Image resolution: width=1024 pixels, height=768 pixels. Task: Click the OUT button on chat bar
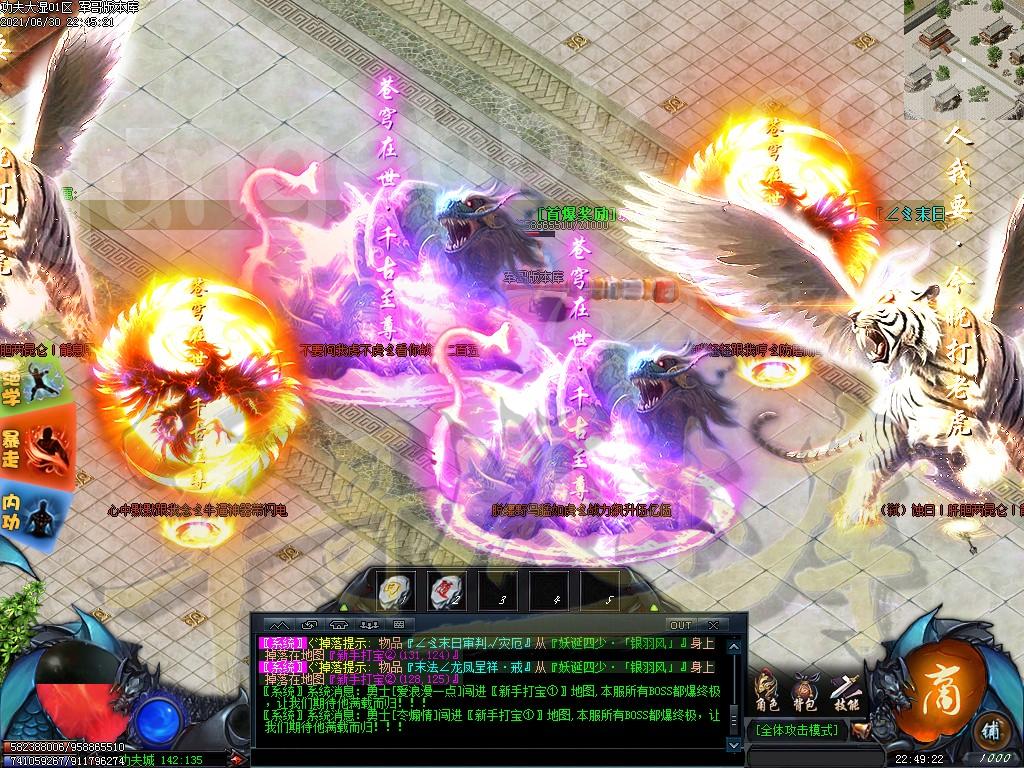point(680,625)
